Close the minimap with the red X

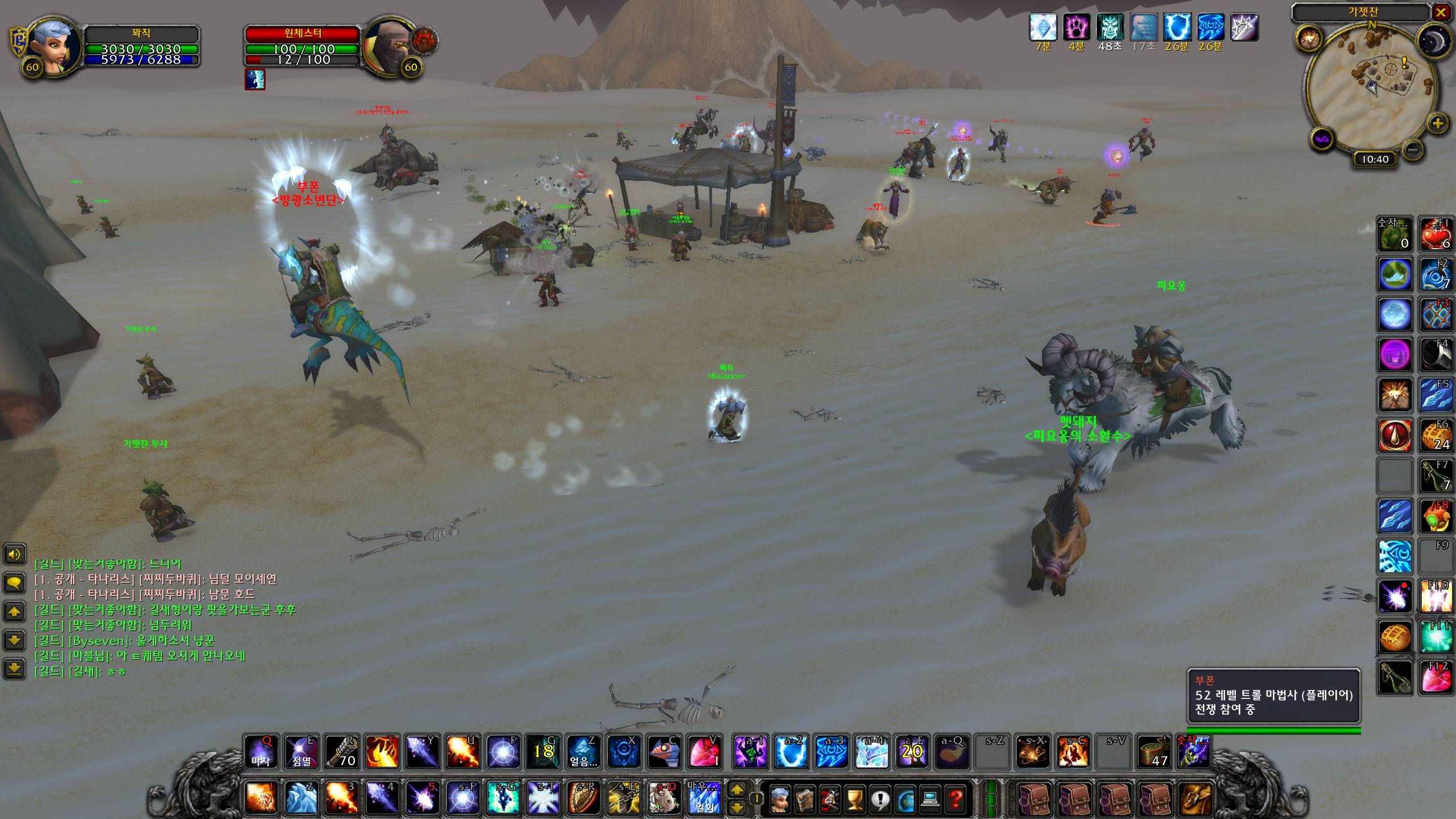pyautogui.click(x=1441, y=12)
